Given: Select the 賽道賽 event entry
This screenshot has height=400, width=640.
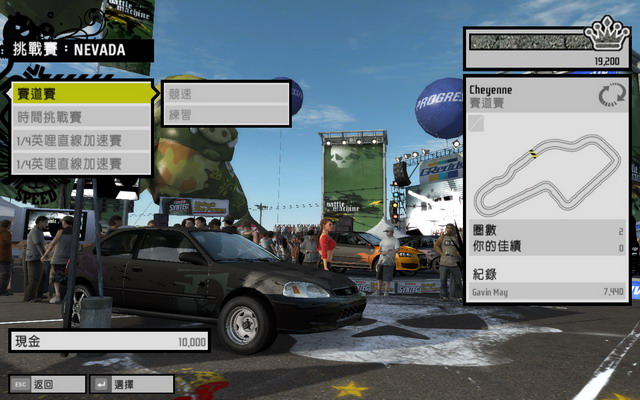Looking at the screenshot, I should pyautogui.click(x=80, y=93).
